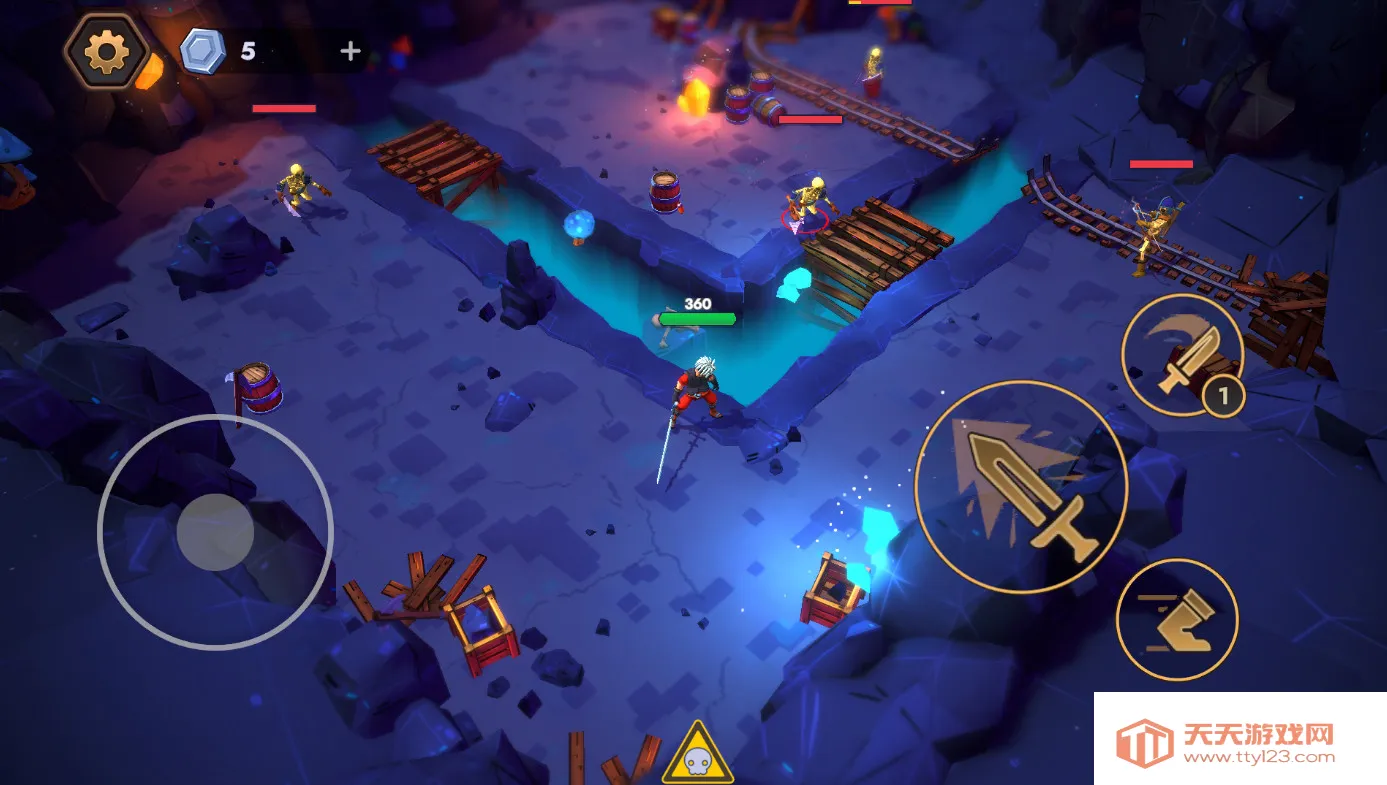
Task: Use the winged boot dash ability
Action: click(x=1177, y=619)
